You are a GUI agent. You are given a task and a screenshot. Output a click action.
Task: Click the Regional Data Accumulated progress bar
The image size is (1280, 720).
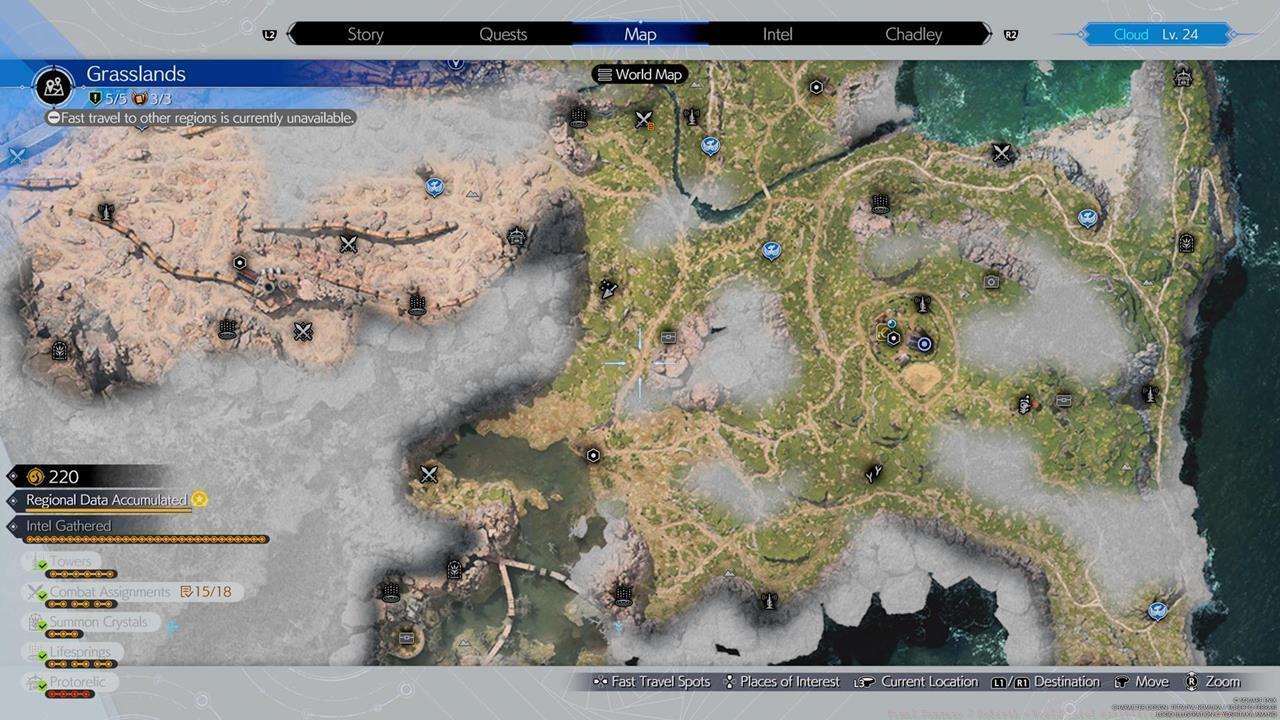(105, 500)
